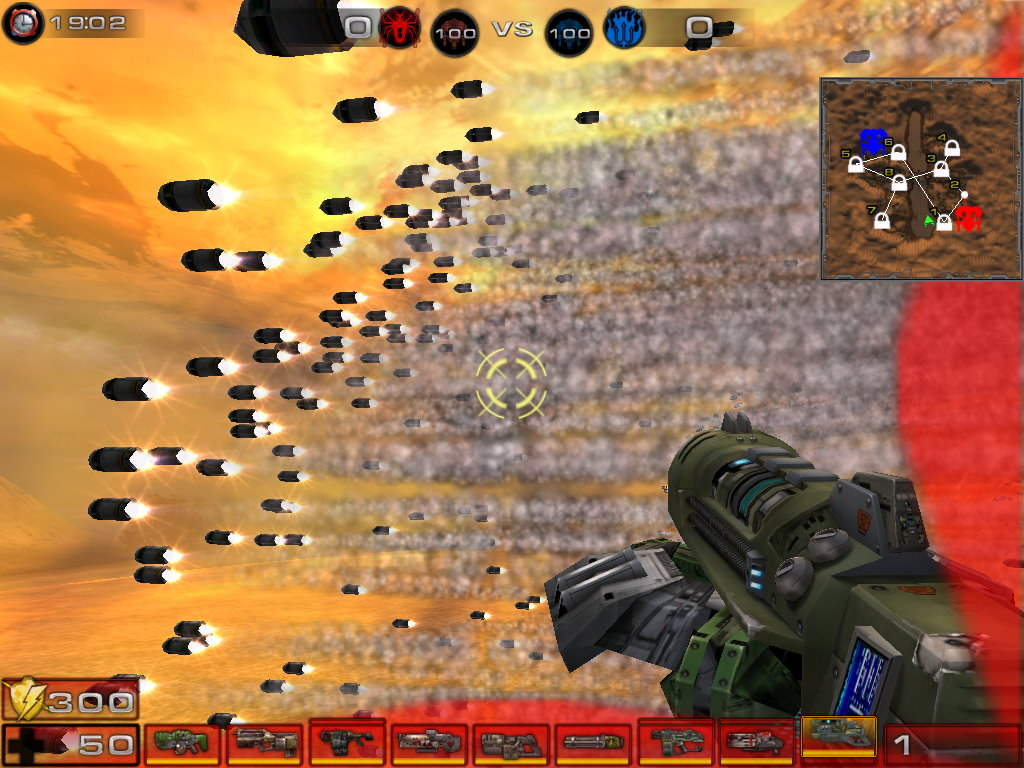Pick the rocket launcher weapon slot
This screenshot has width=1024, height=768.
pyautogui.click(x=757, y=743)
